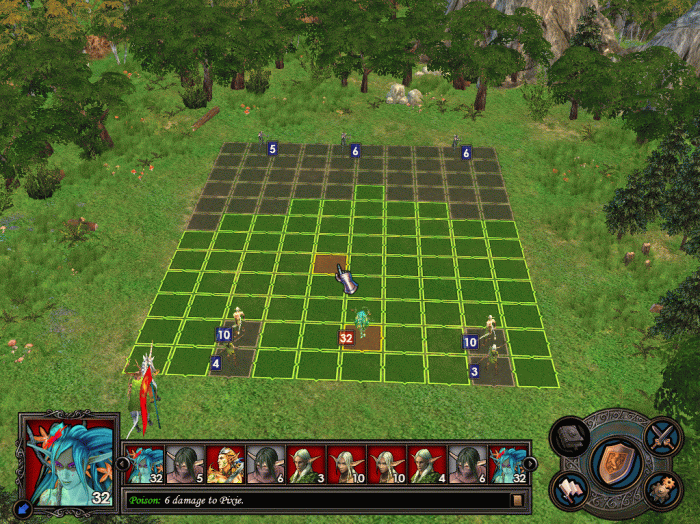Screen dimensions: 700x524
Task: Click the initiative bar's right arrow
Action: 530,463
